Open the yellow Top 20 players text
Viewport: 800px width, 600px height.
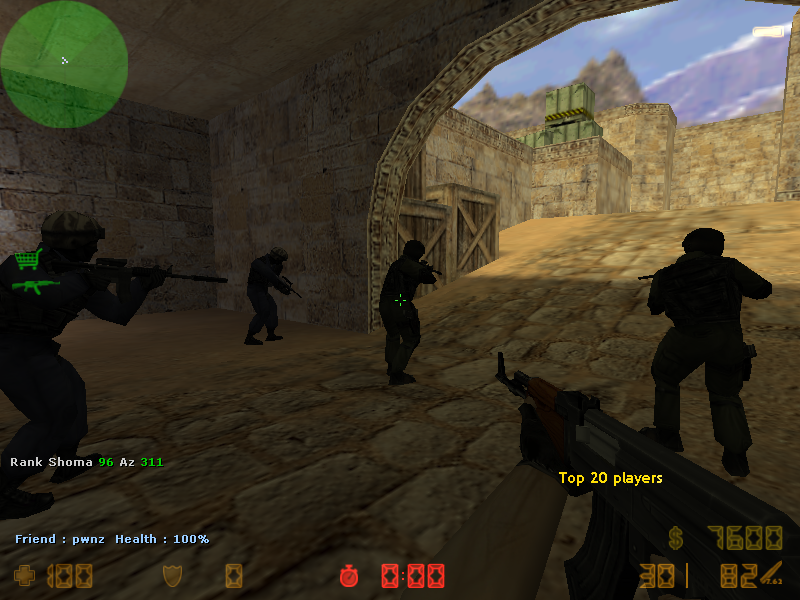(x=610, y=478)
